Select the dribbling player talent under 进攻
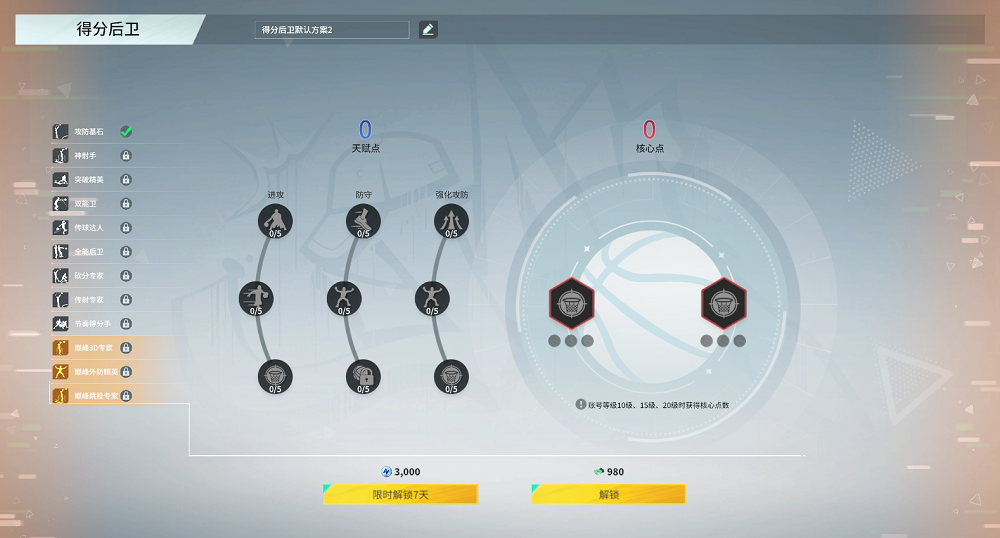The width and height of the screenshot is (1000, 538). pos(274,220)
